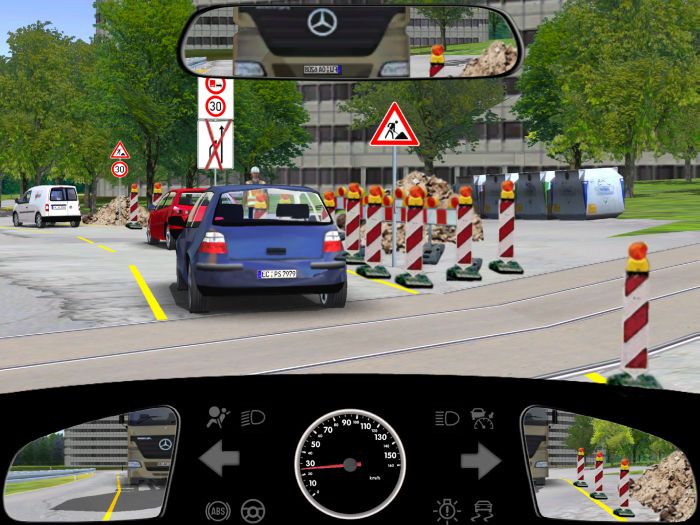Viewport: 700px width, 525px height.
Task: Activate the right turn signal arrow
Action: point(480,460)
